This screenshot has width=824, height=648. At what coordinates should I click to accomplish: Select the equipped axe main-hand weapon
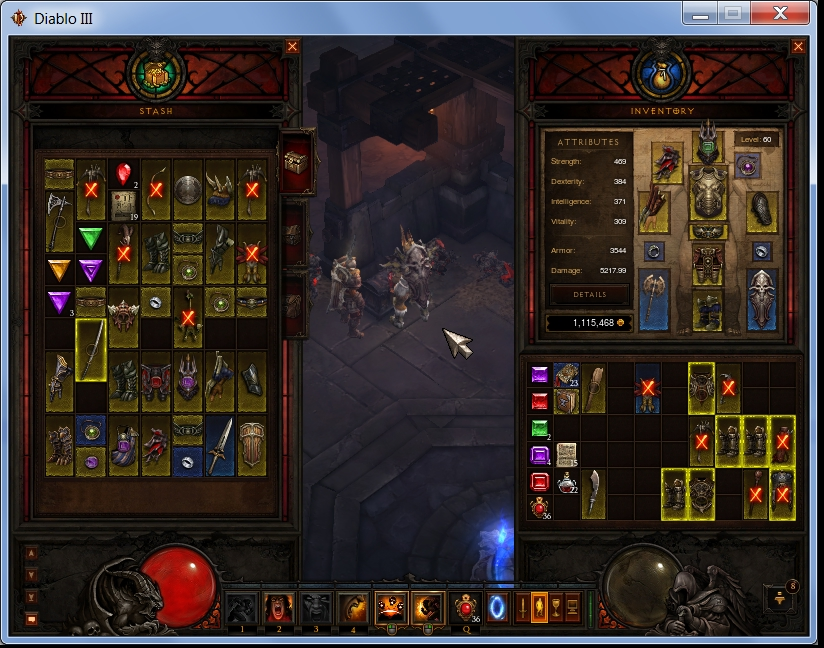click(x=653, y=299)
